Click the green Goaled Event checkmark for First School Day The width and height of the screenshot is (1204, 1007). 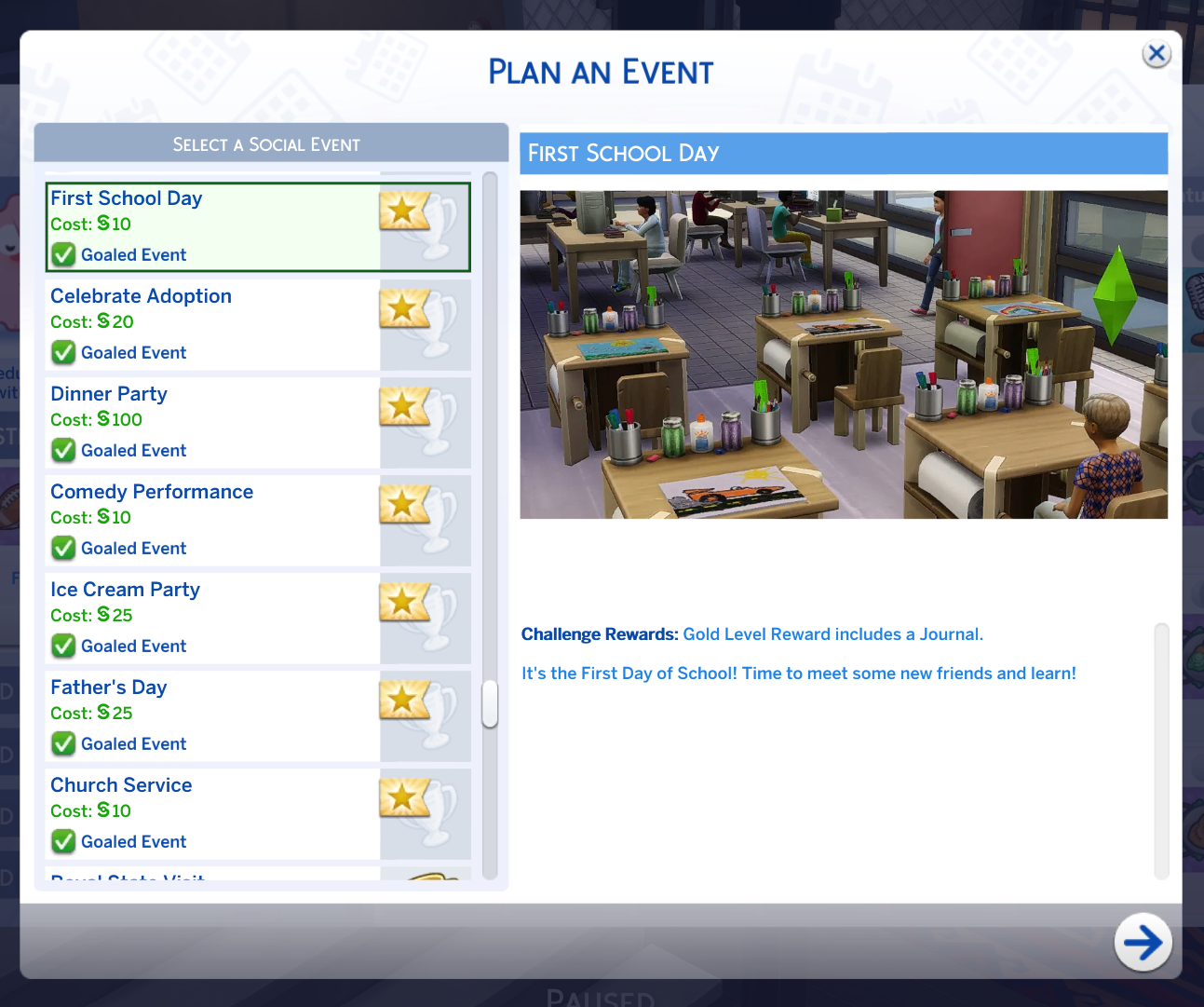(62, 254)
